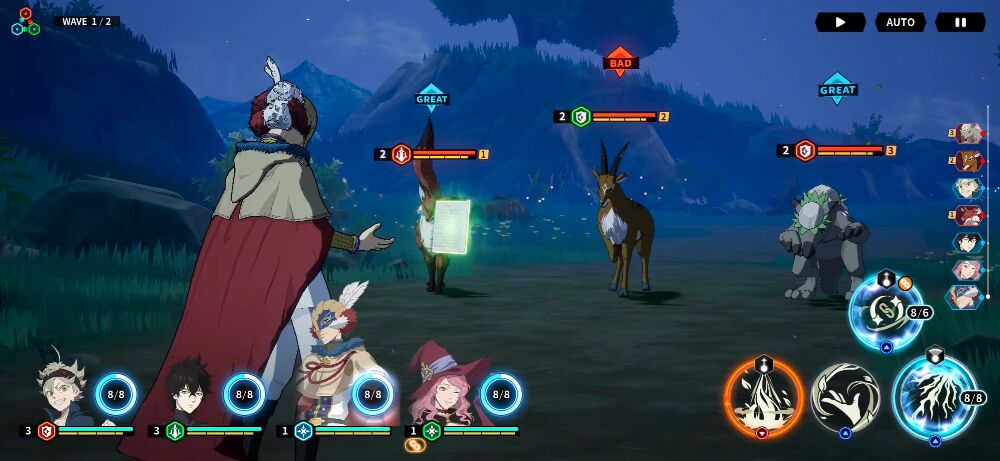
Task: Toggle the battle speed play button
Action: coord(840,22)
